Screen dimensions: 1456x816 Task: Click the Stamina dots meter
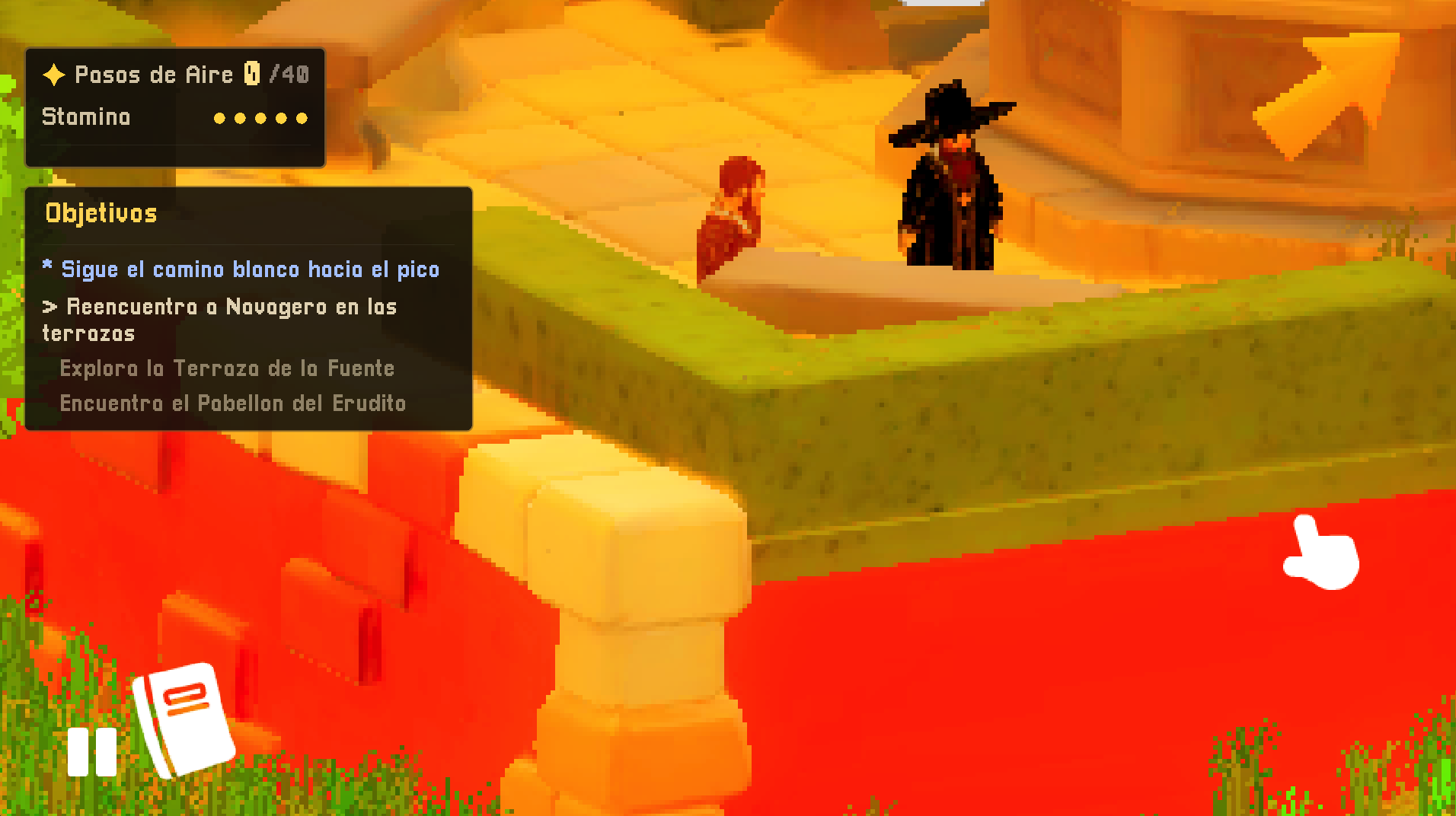259,117
